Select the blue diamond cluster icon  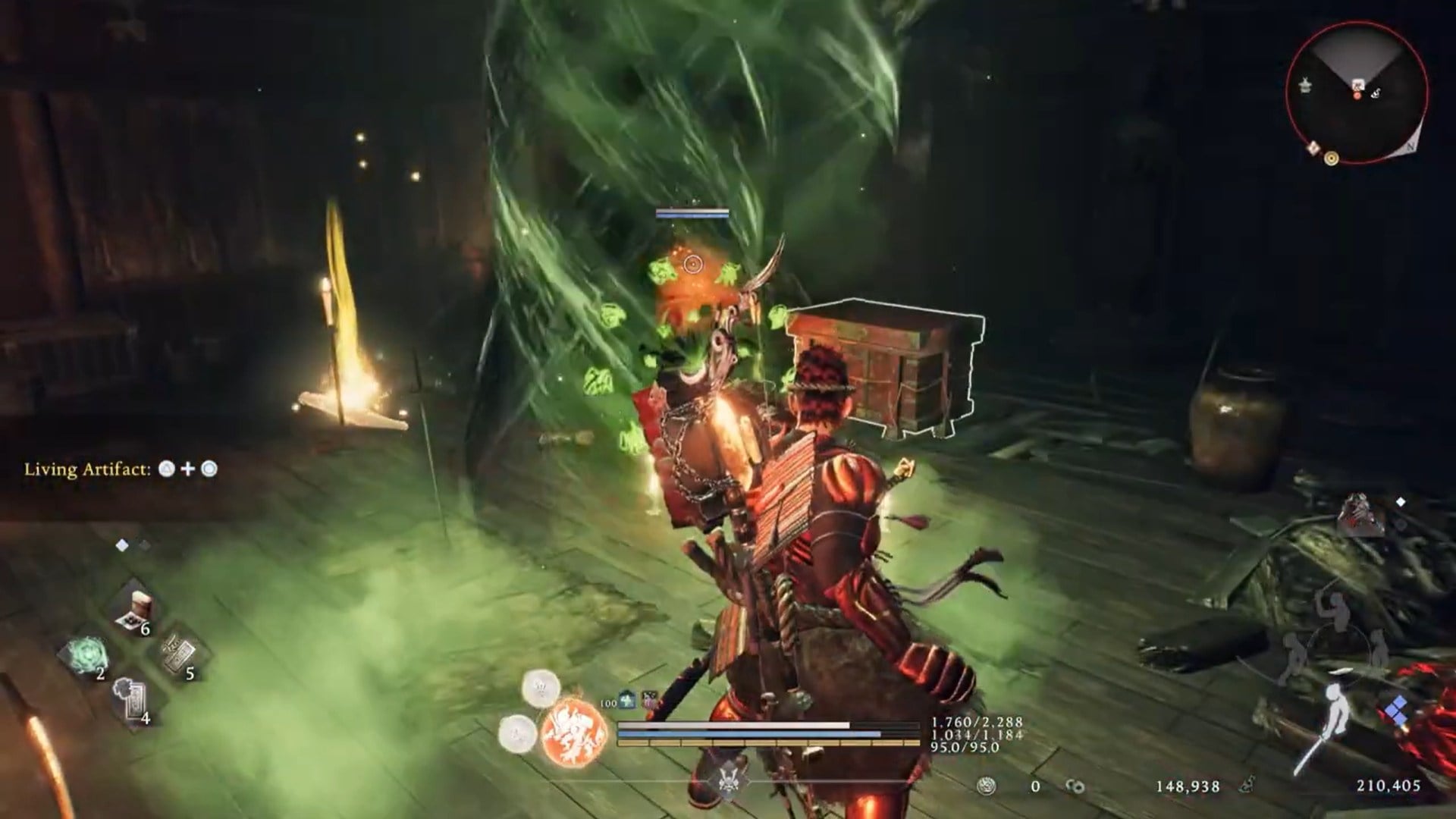coord(1396,712)
